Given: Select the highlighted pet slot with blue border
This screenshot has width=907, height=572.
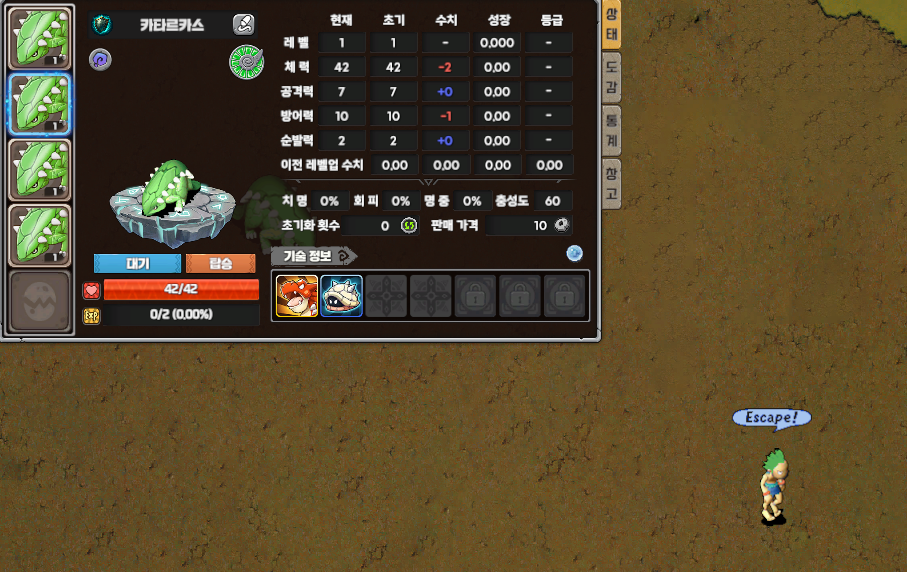Looking at the screenshot, I should [40, 104].
